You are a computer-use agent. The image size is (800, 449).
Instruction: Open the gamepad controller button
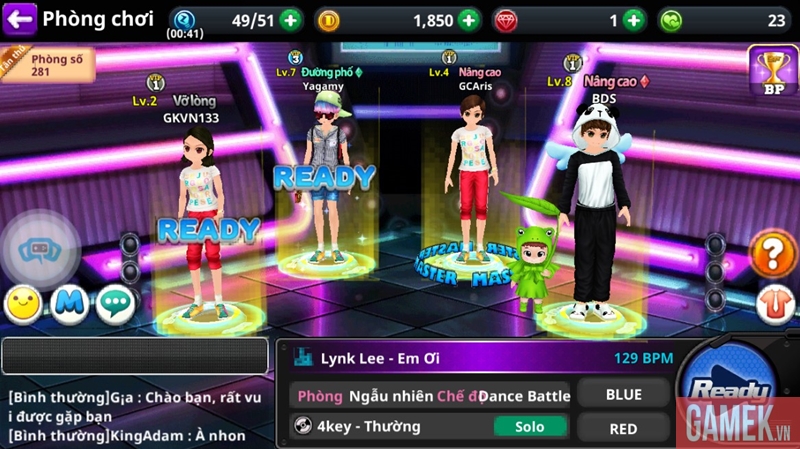[40, 250]
